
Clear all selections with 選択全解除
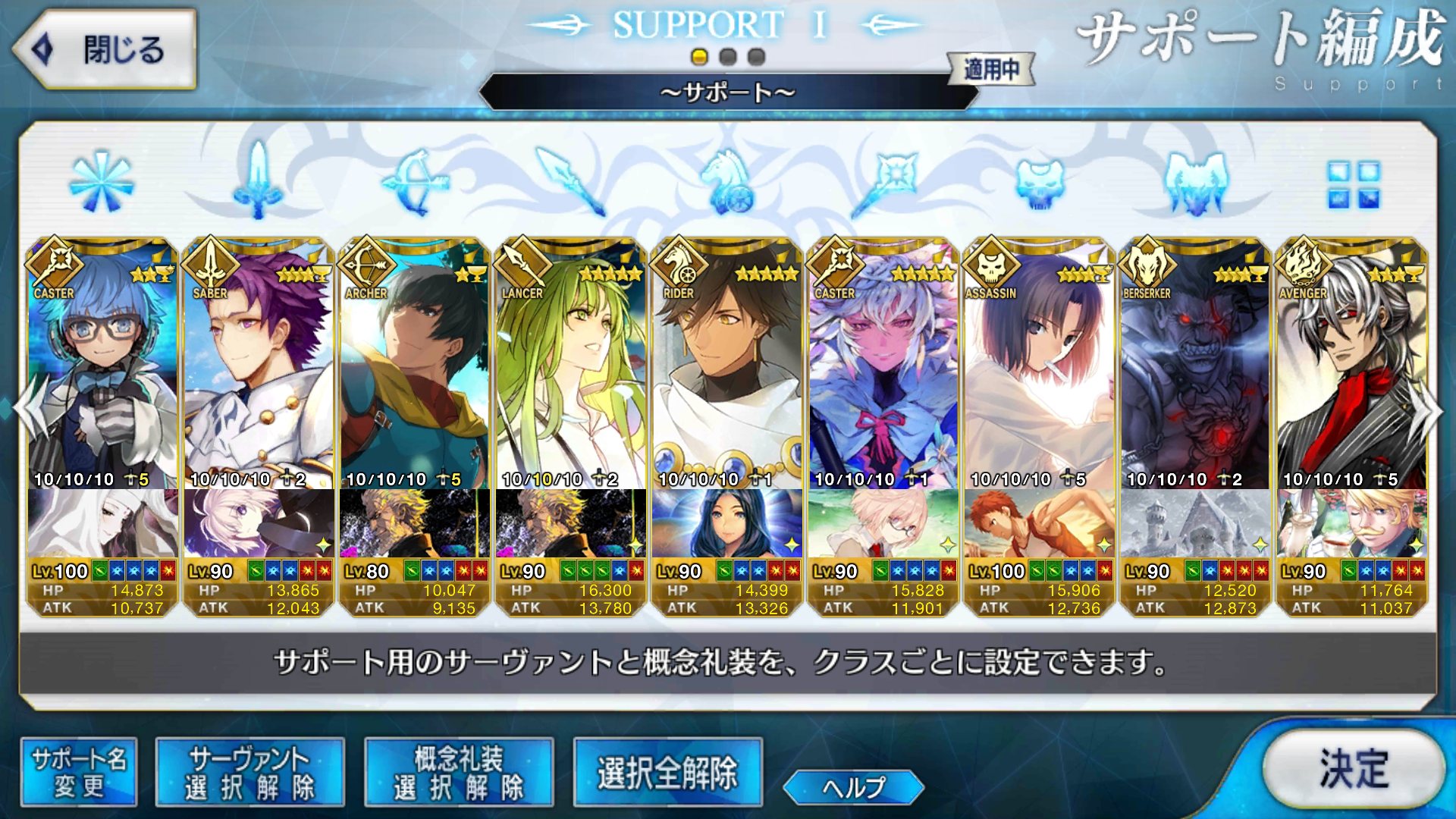tap(667, 772)
